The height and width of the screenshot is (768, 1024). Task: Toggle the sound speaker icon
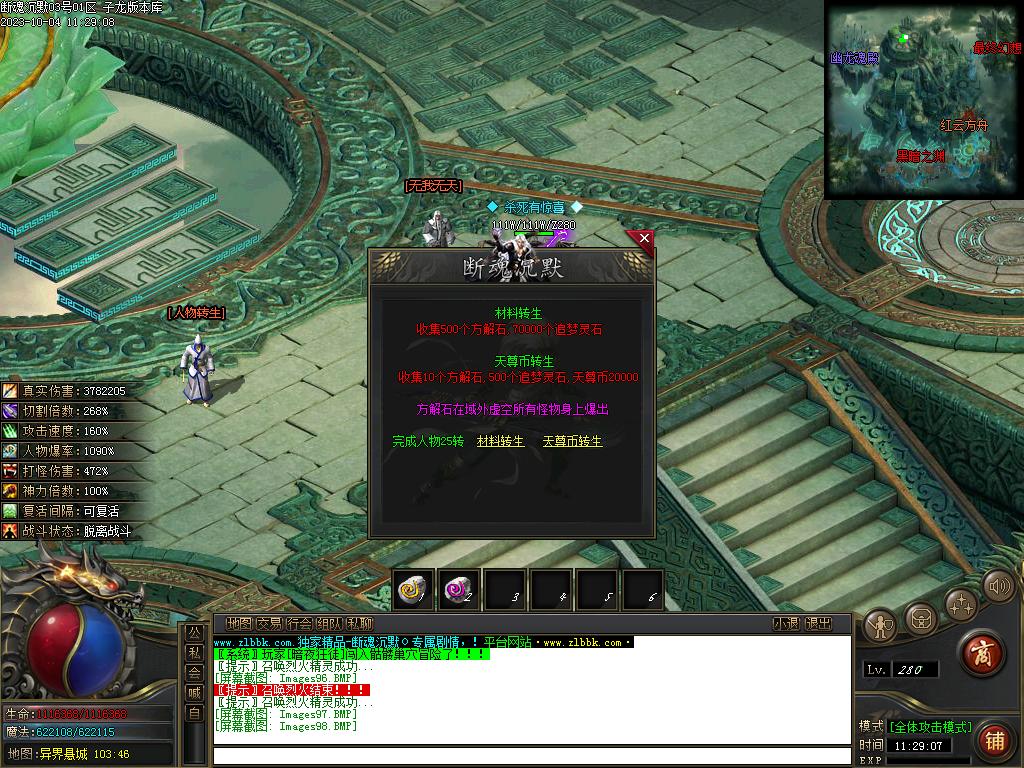[997, 586]
